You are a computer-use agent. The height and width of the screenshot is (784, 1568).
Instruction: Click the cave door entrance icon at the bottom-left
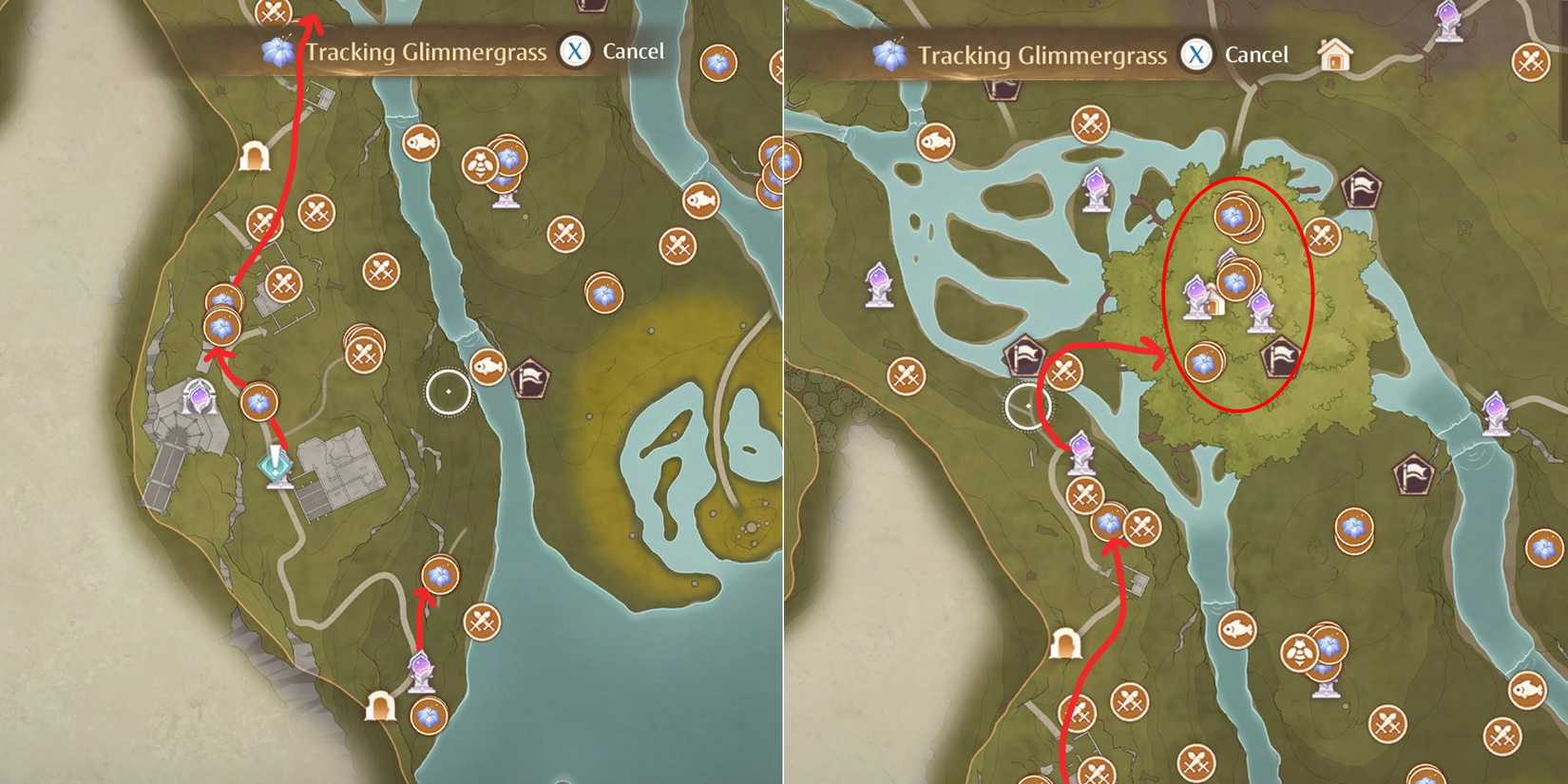coord(380,706)
